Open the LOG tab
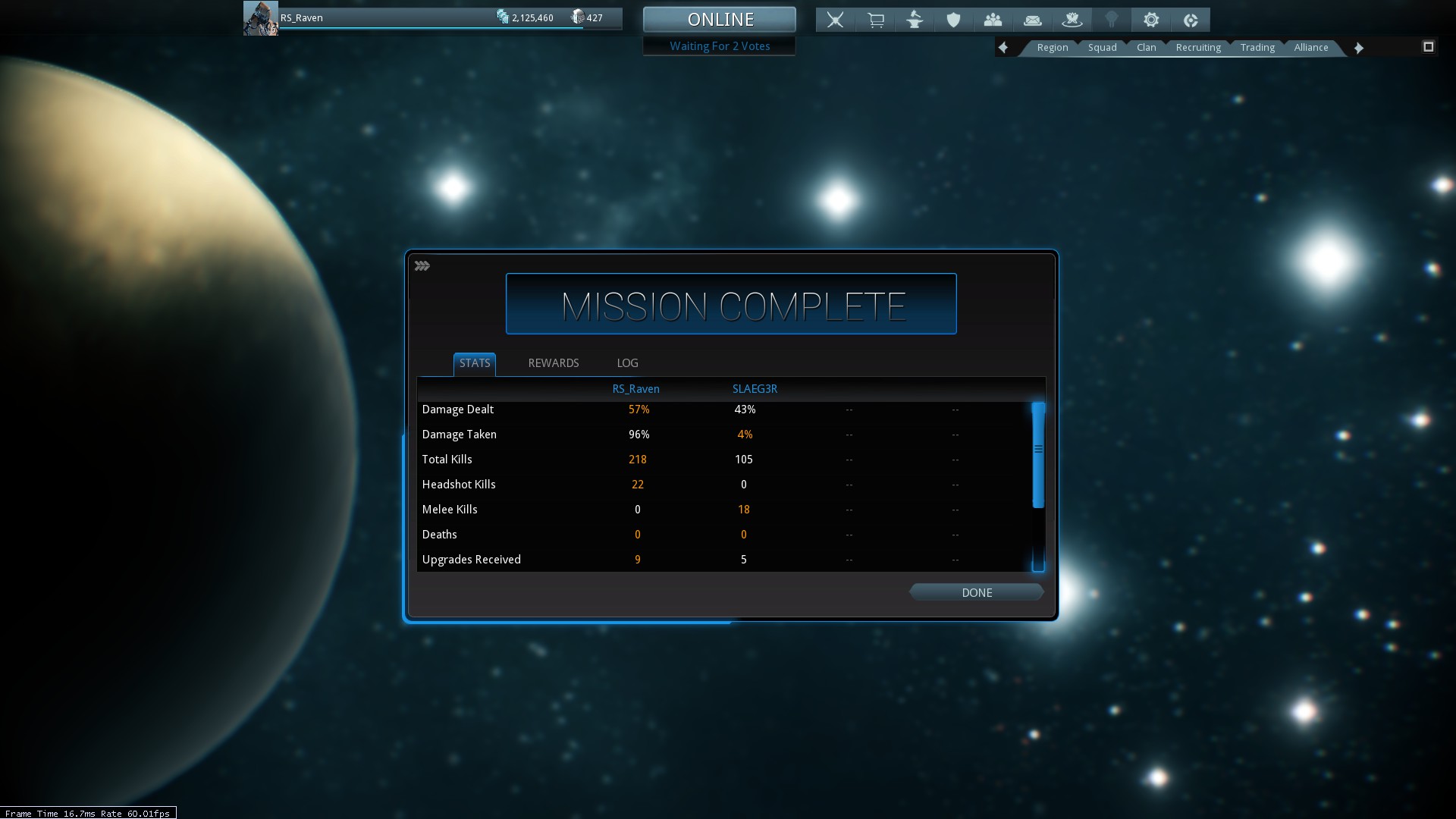This screenshot has width=1456, height=819. pyautogui.click(x=627, y=363)
